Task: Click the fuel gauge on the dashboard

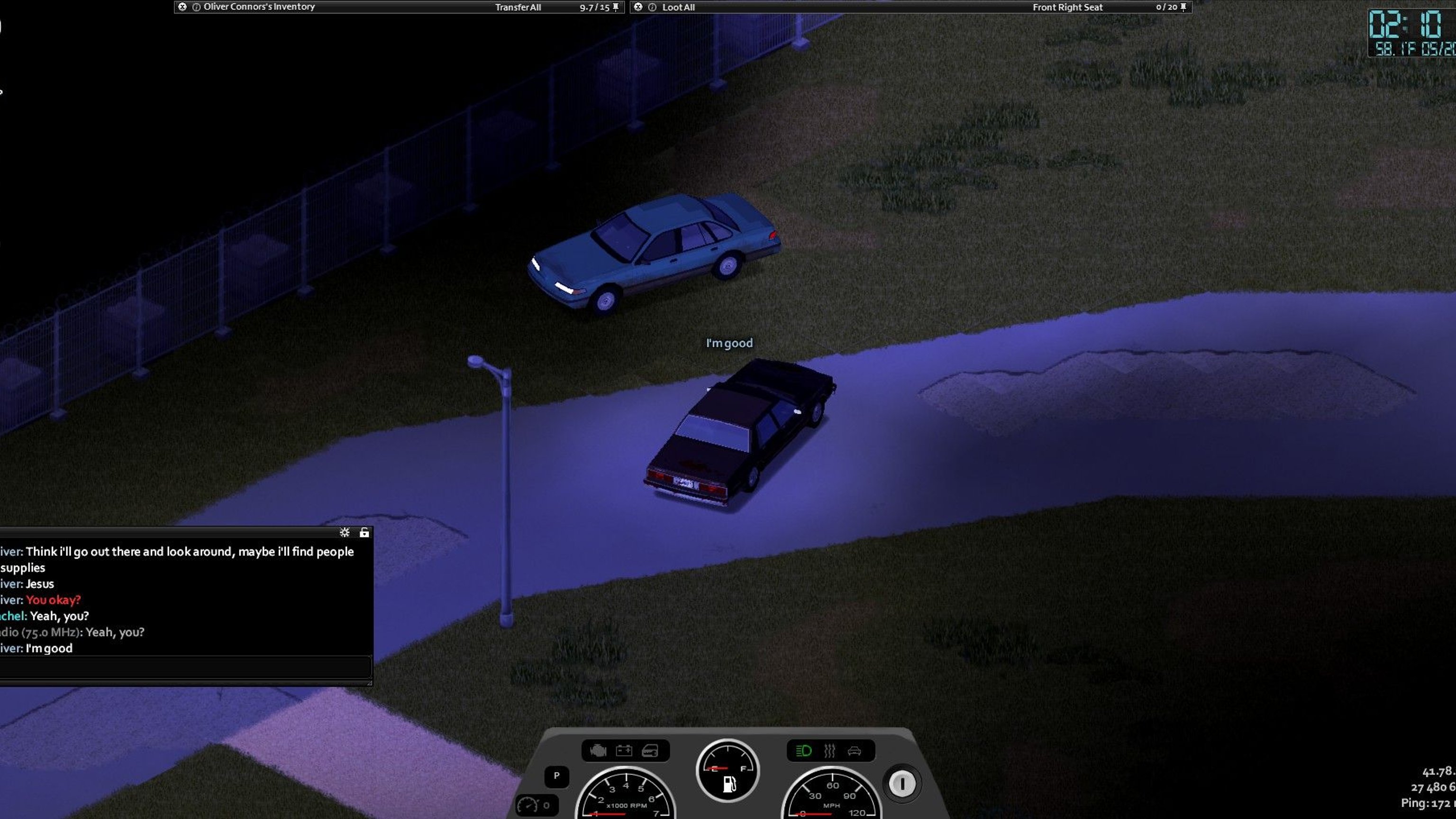Action: tap(728, 771)
